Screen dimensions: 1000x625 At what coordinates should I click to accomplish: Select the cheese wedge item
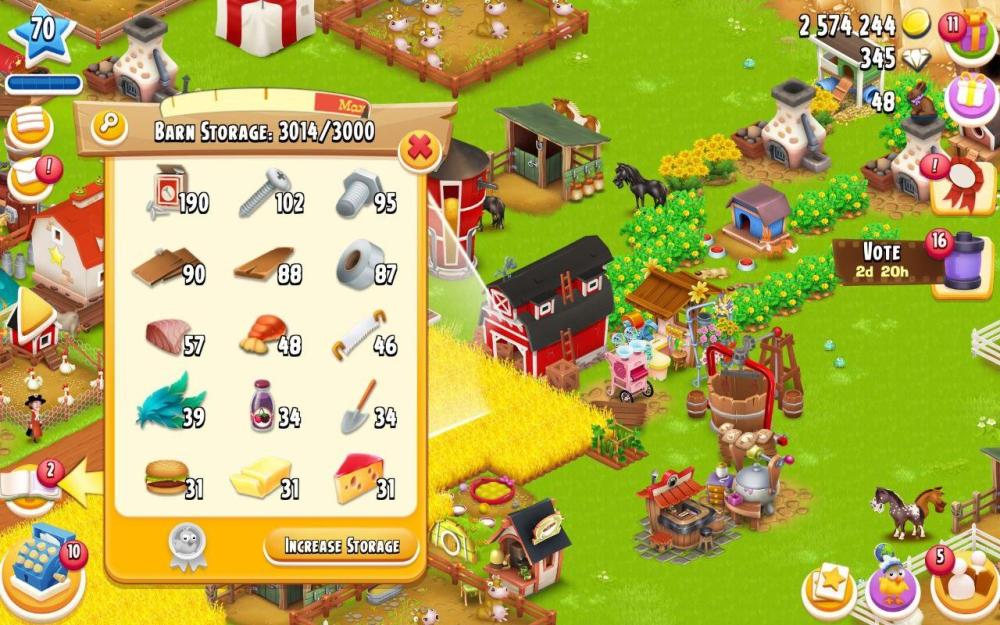tap(361, 476)
